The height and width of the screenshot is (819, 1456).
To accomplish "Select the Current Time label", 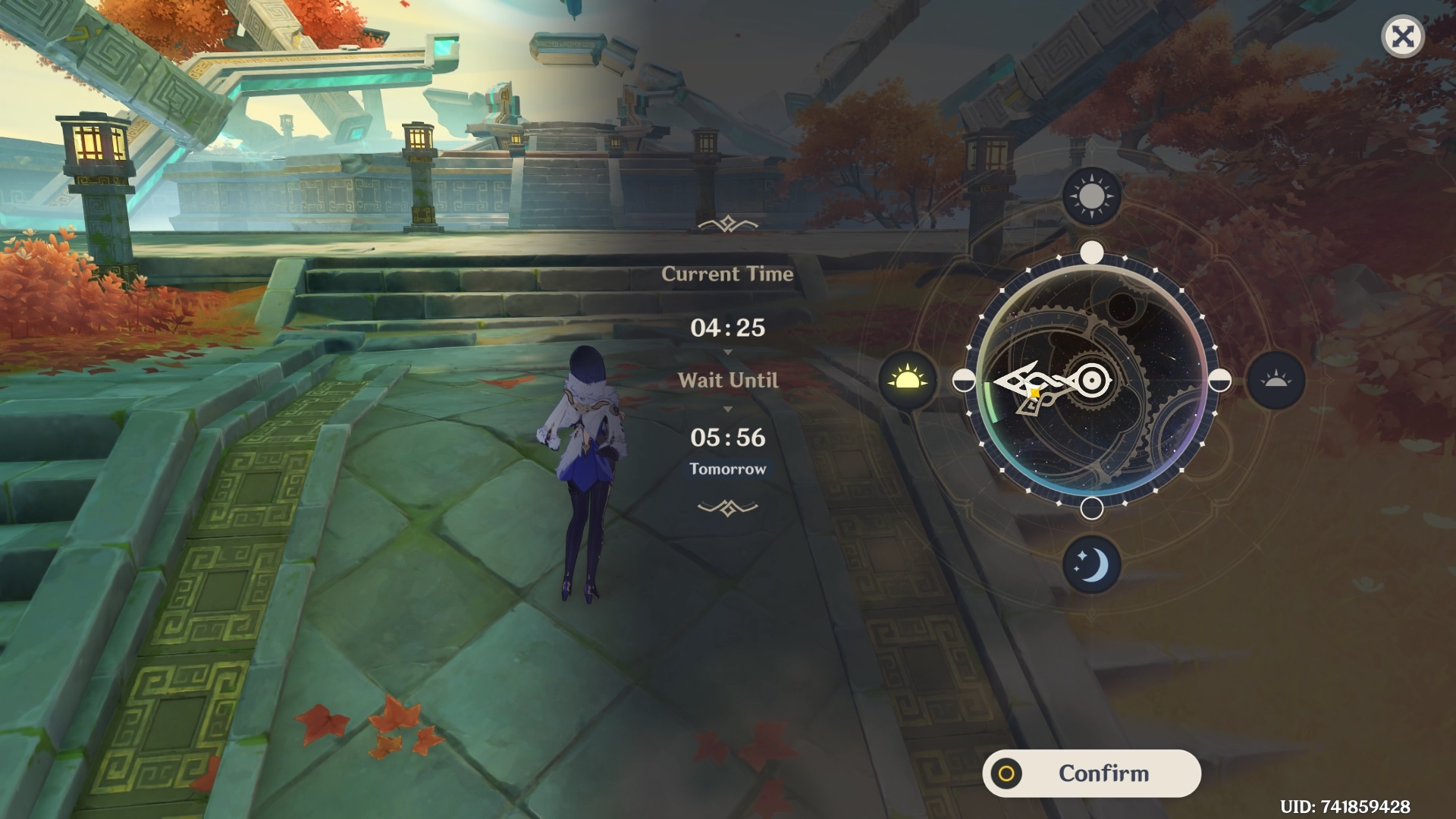I will (x=727, y=275).
